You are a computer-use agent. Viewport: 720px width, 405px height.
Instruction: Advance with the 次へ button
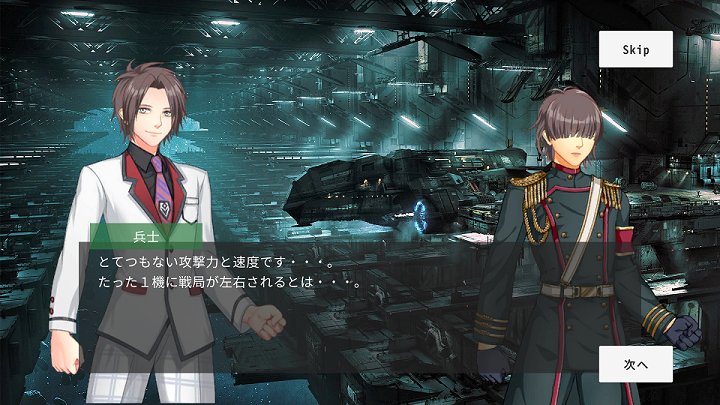[635, 364]
